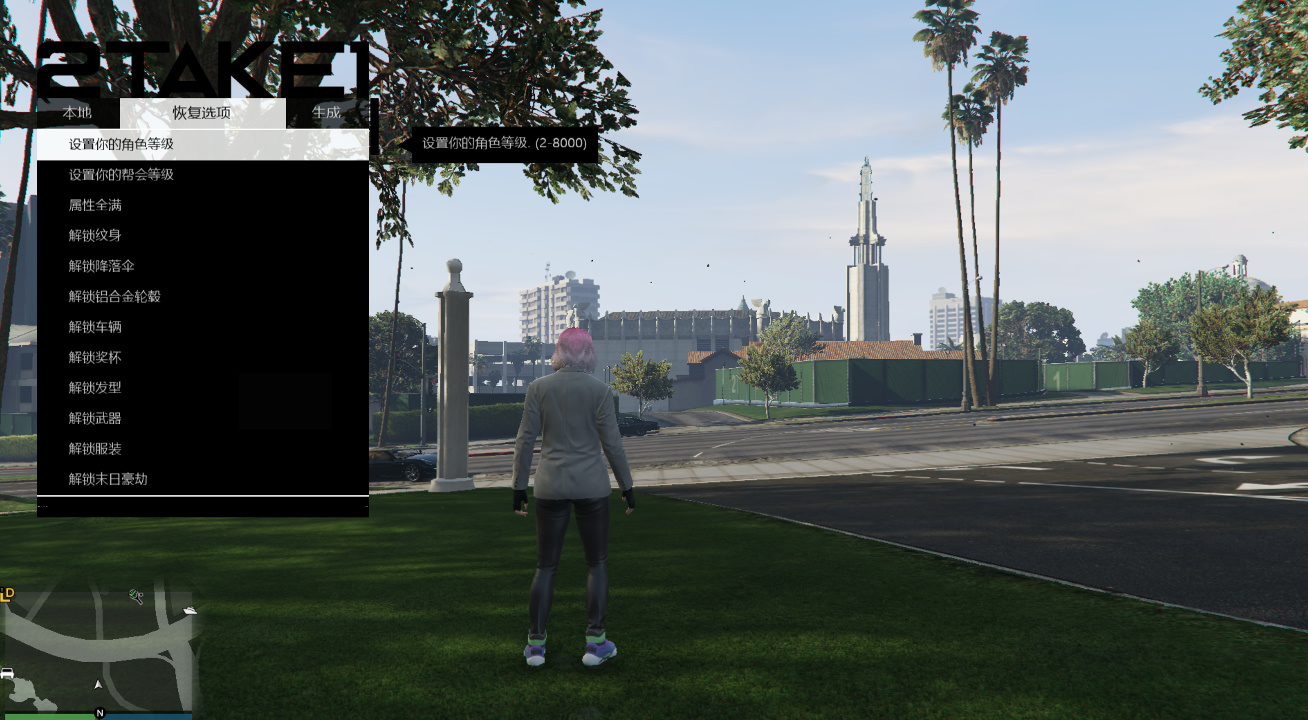Click the white player arrow on the minimap
Viewport: 1308px width, 720px height.
coord(98,684)
